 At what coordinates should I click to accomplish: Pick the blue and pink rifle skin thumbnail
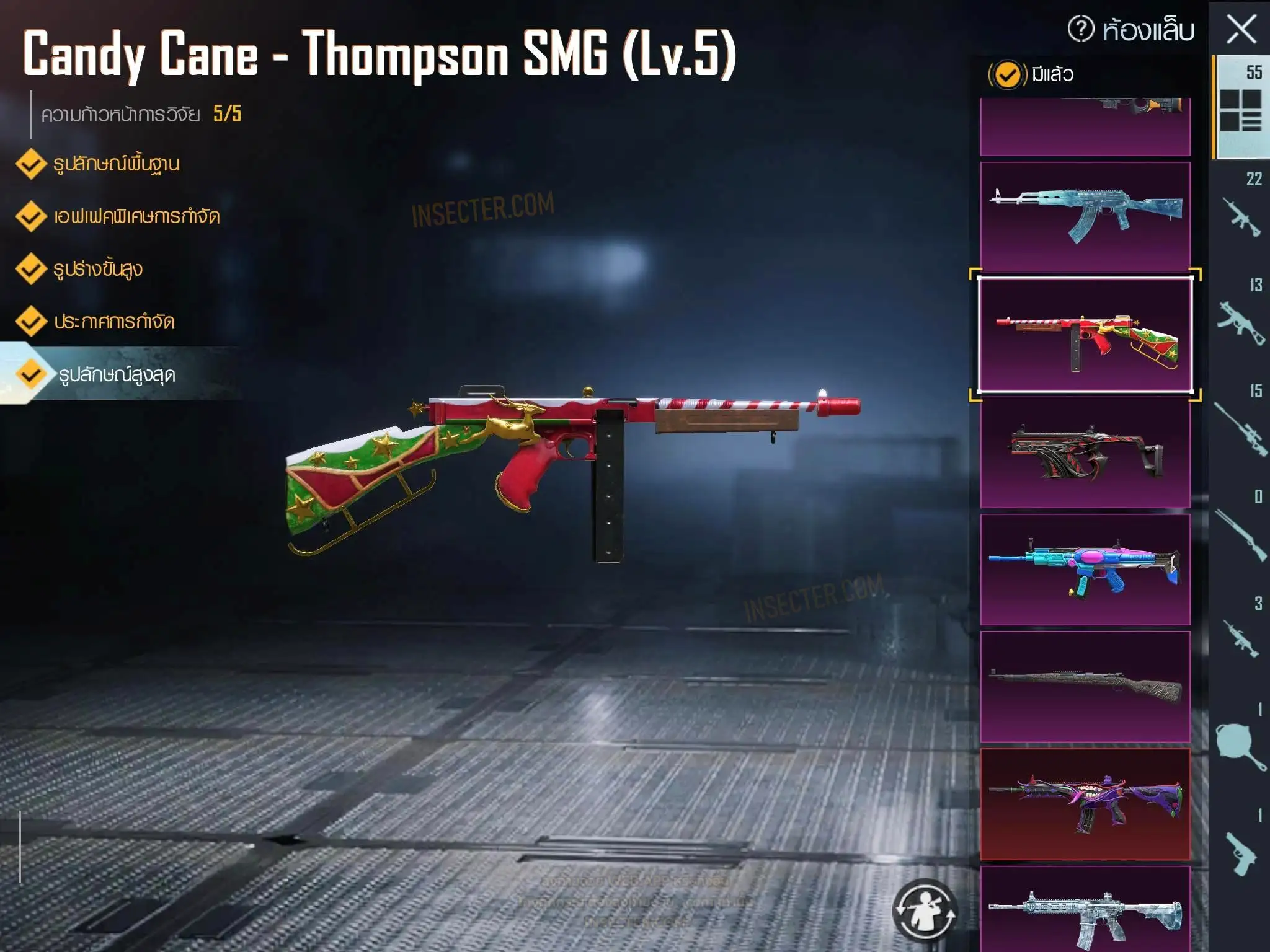click(1085, 569)
